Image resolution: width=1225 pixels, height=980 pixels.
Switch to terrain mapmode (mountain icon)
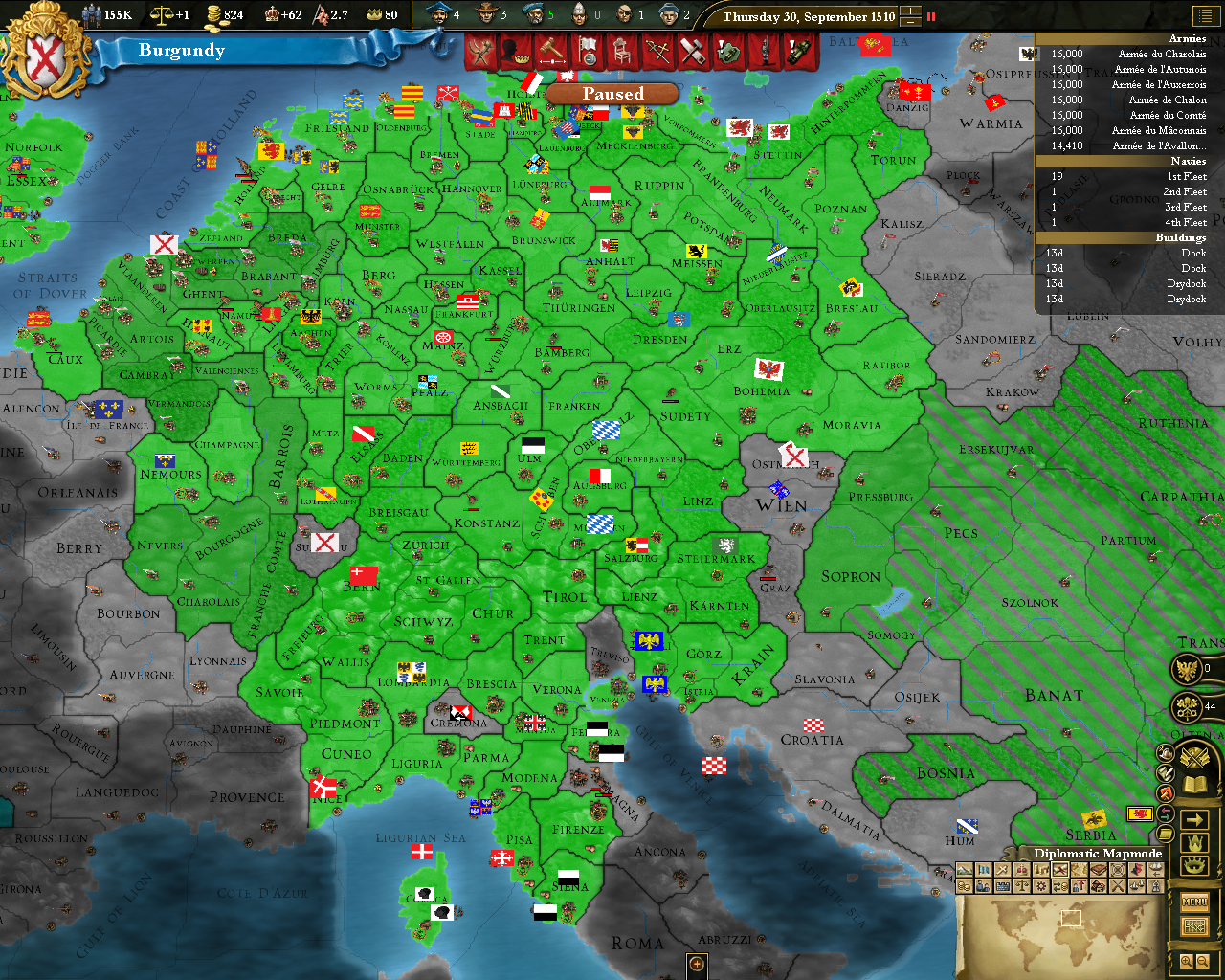pyautogui.click(x=966, y=869)
